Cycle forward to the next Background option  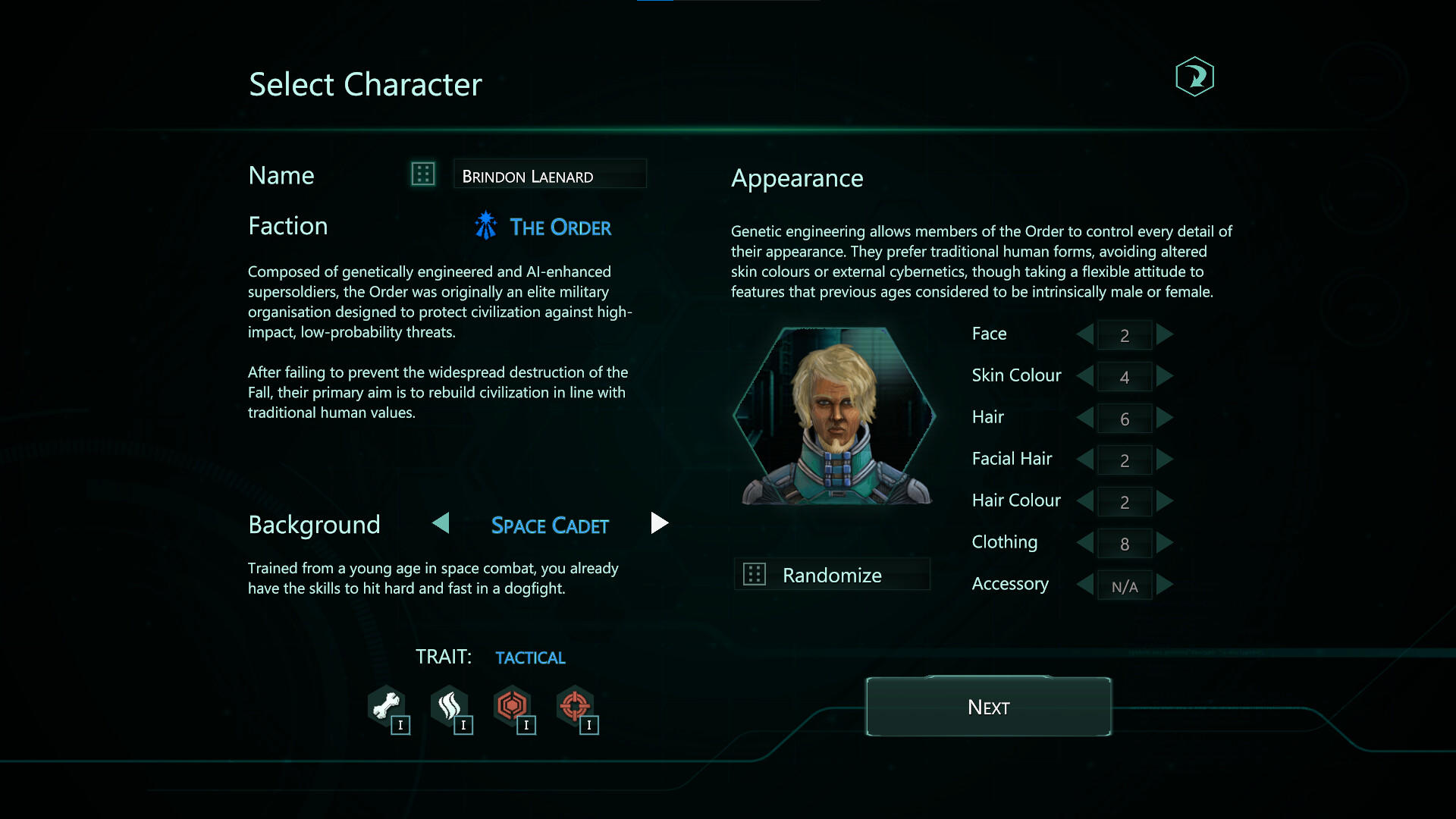pos(659,523)
